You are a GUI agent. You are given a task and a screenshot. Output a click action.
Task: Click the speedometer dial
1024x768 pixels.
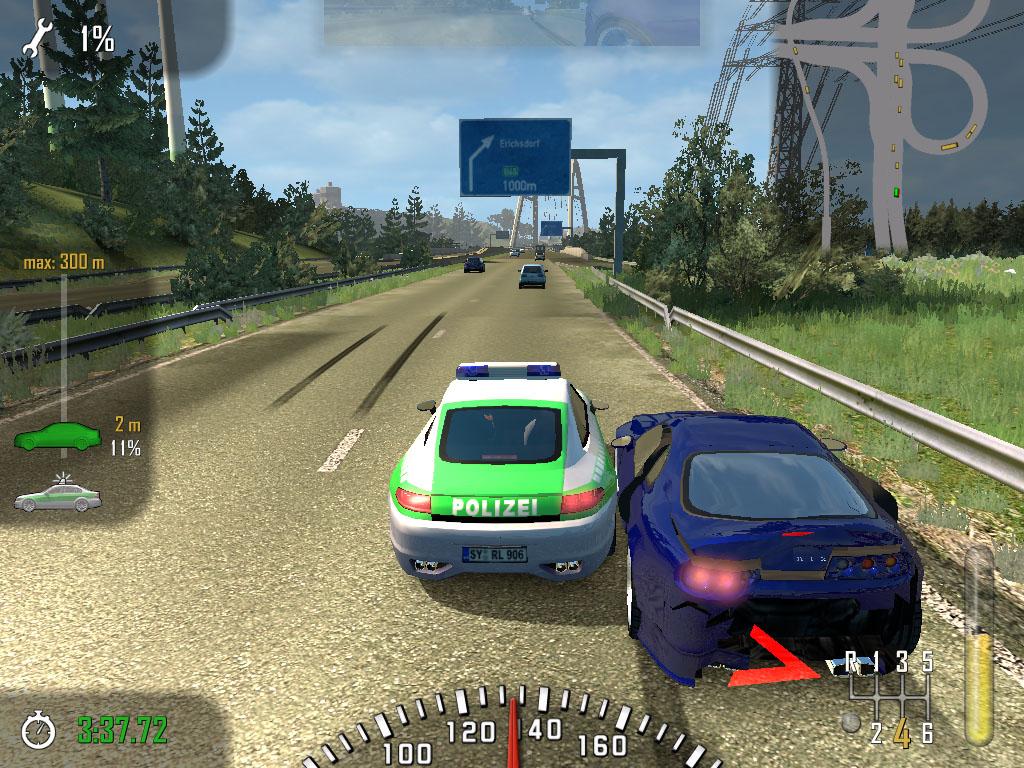[x=514, y=732]
